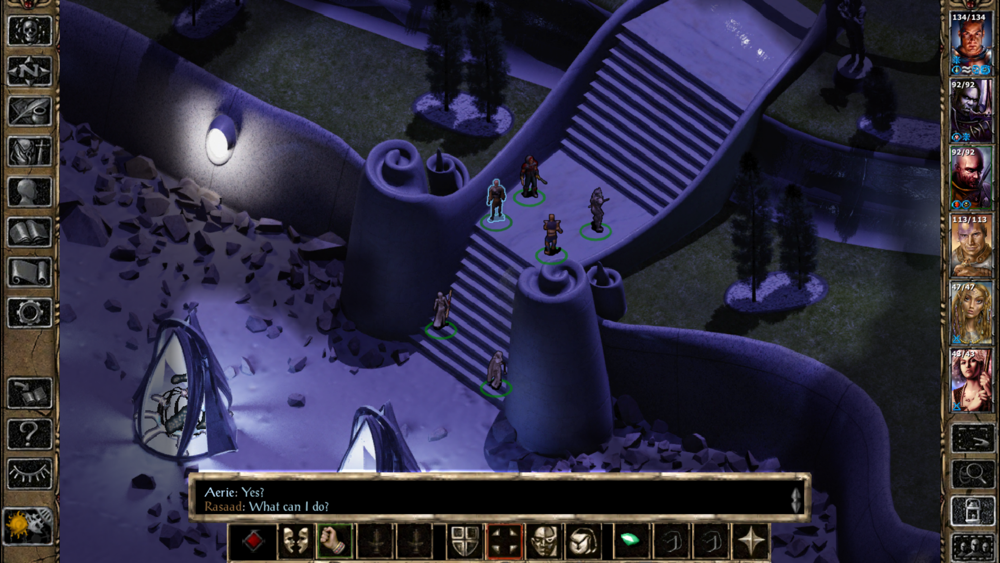Click the red four-arrow action button
1000x563 pixels.
504,541
